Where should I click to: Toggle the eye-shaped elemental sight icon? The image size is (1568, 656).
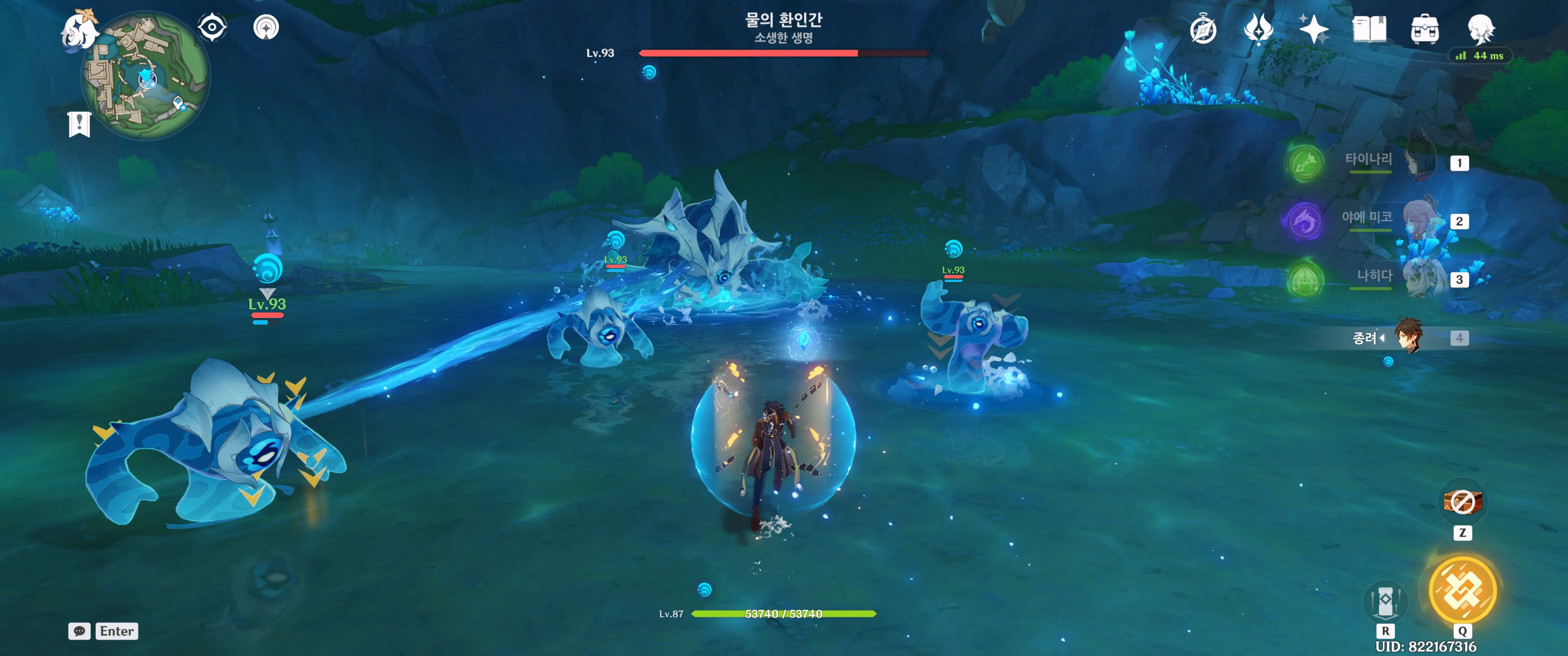[212, 27]
